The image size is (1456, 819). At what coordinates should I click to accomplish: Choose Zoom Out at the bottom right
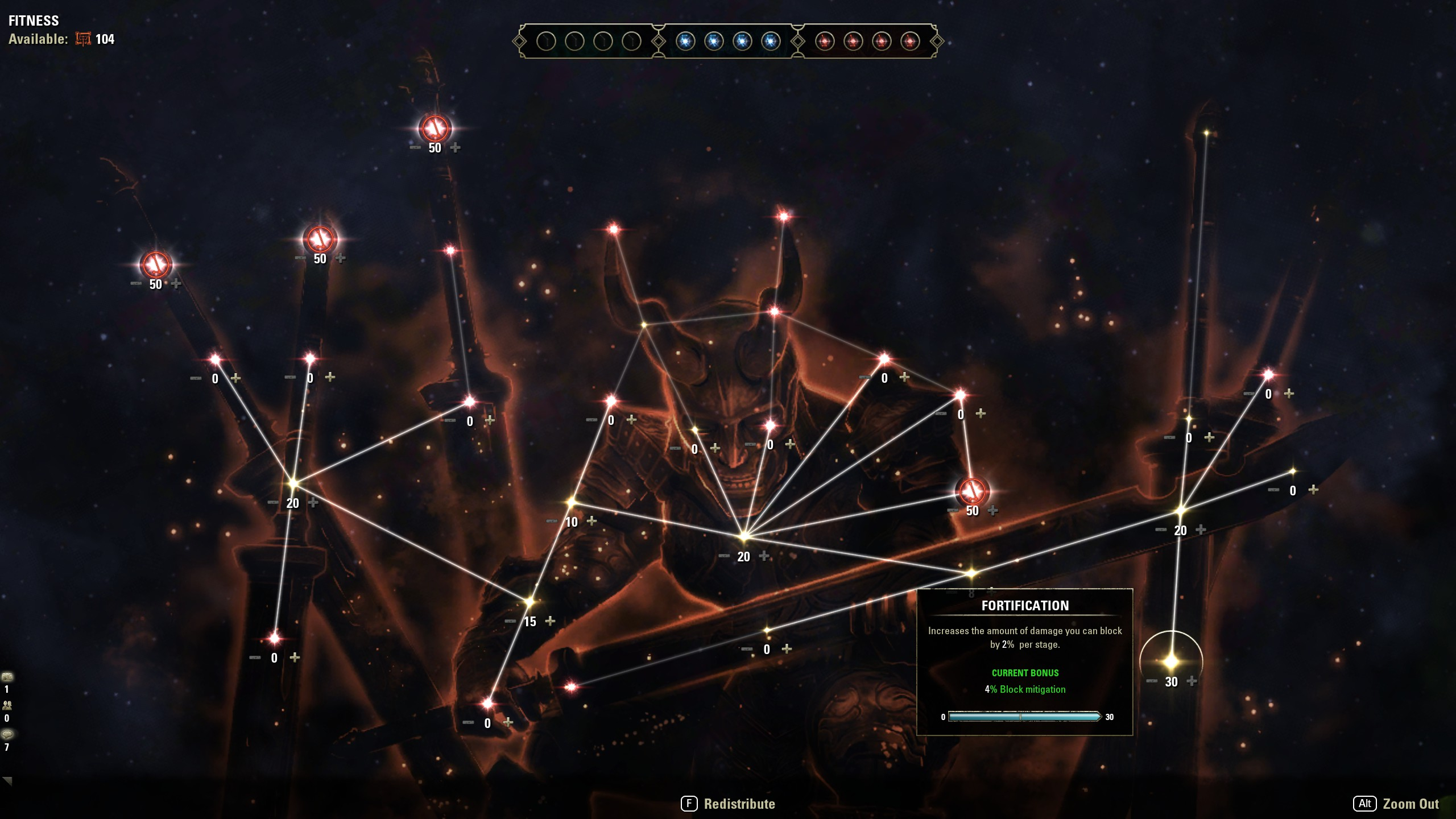click(x=1397, y=804)
